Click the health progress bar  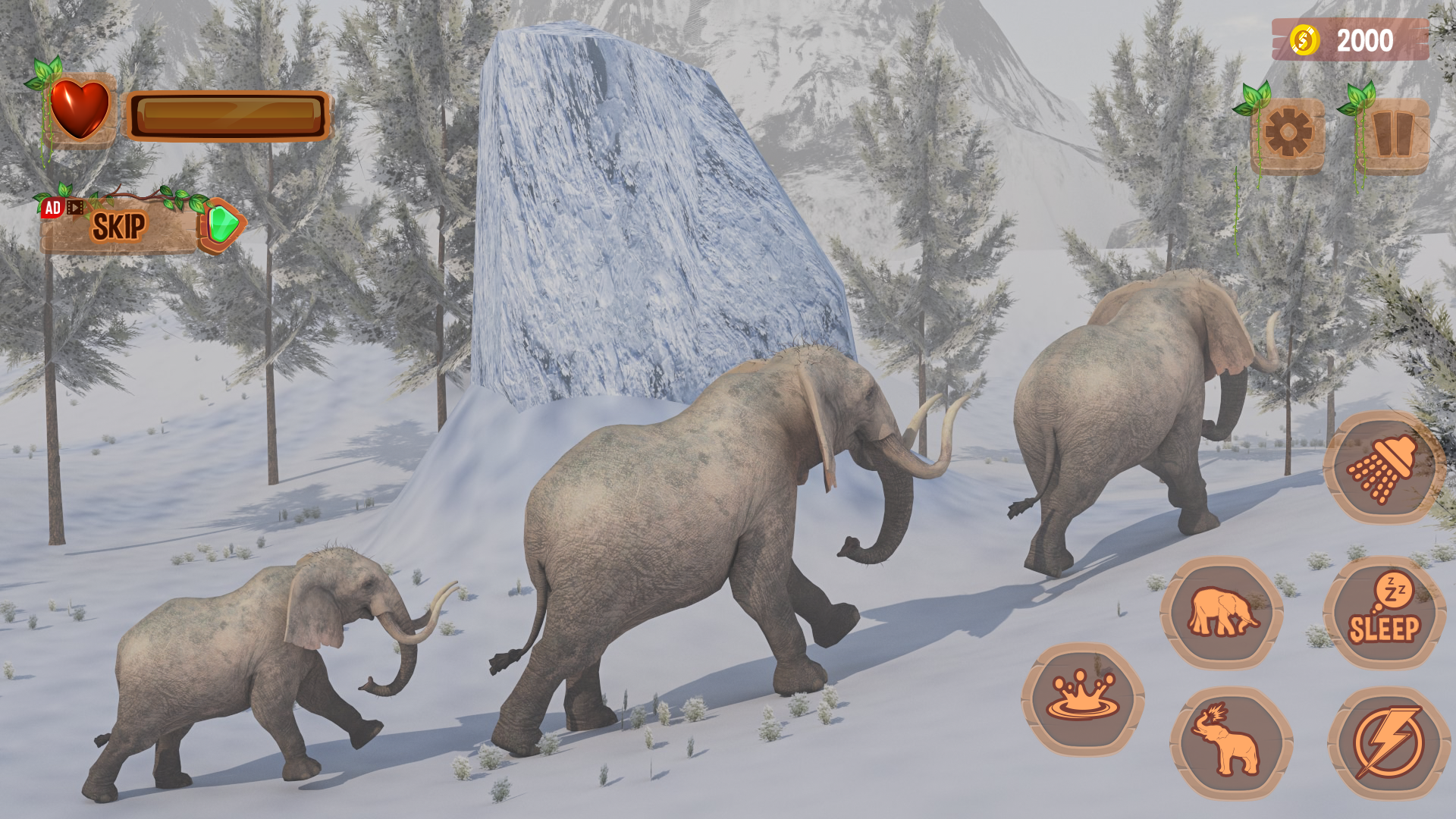(227, 114)
